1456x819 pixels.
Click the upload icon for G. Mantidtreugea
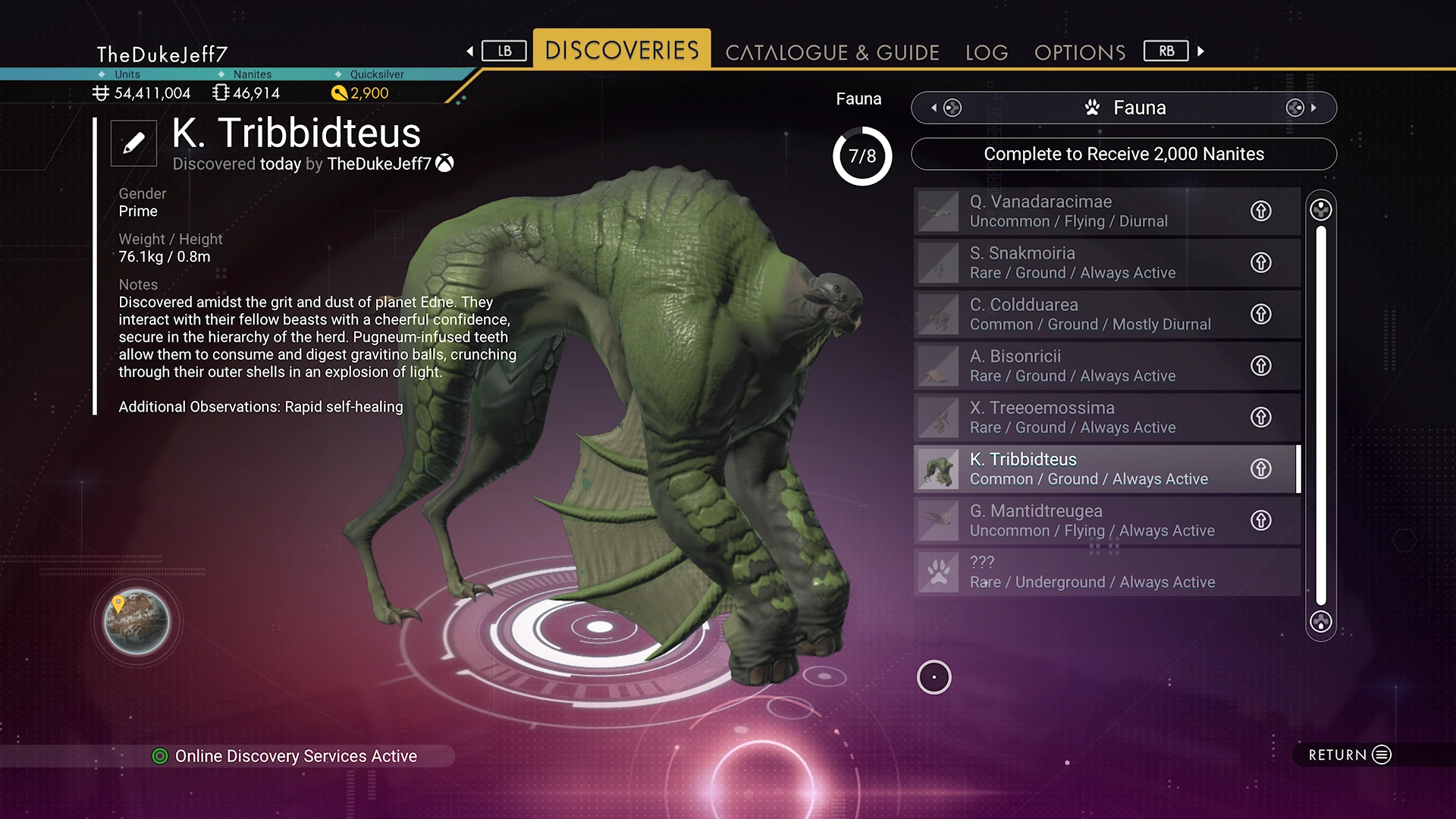(1260, 520)
